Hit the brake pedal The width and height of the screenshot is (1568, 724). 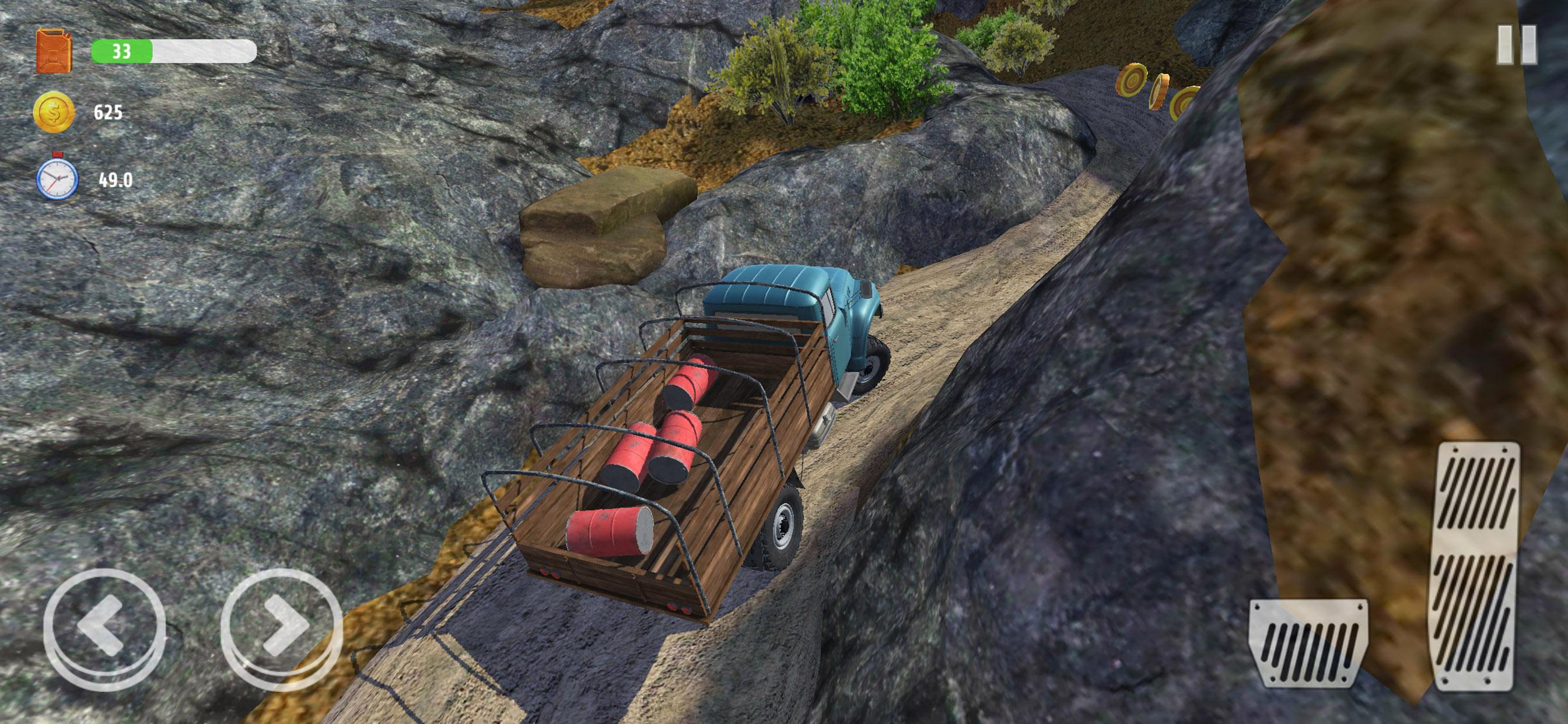click(x=1307, y=642)
